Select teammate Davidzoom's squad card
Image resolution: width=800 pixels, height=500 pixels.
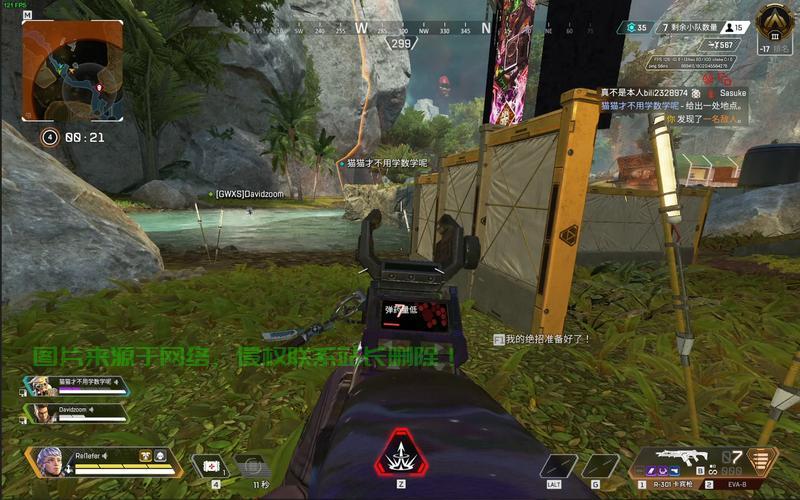76,411
